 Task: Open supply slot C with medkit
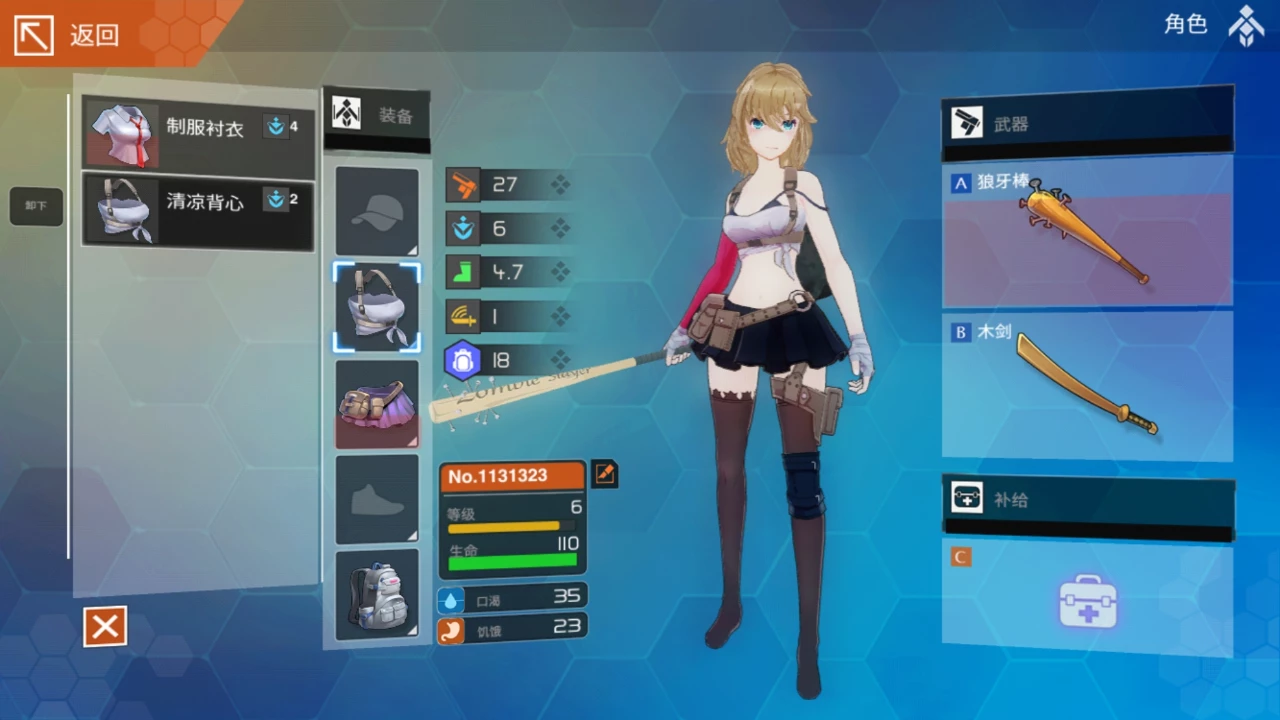1087,598
